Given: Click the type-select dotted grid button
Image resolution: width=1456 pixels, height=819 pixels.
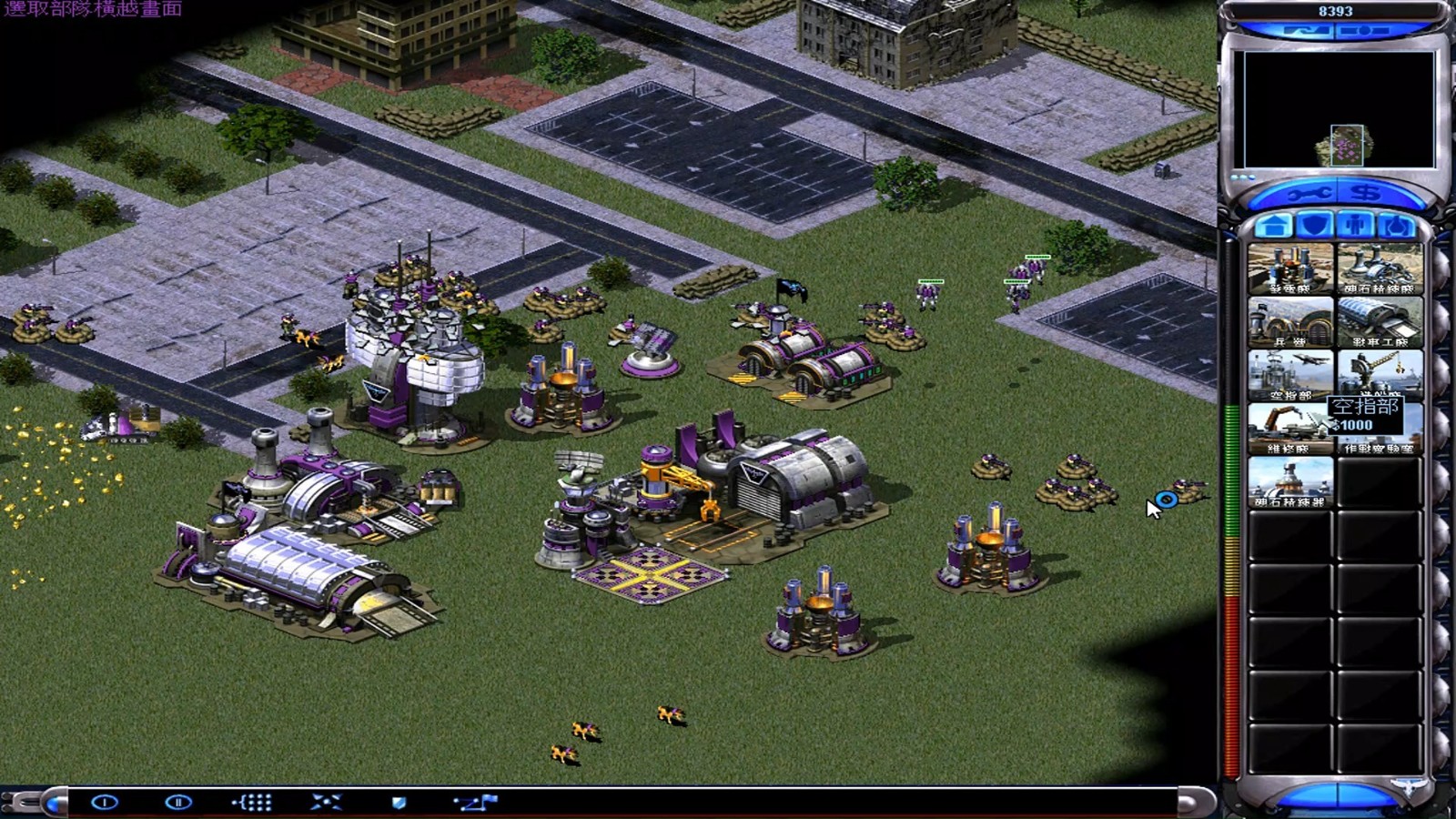Looking at the screenshot, I should 252,802.
